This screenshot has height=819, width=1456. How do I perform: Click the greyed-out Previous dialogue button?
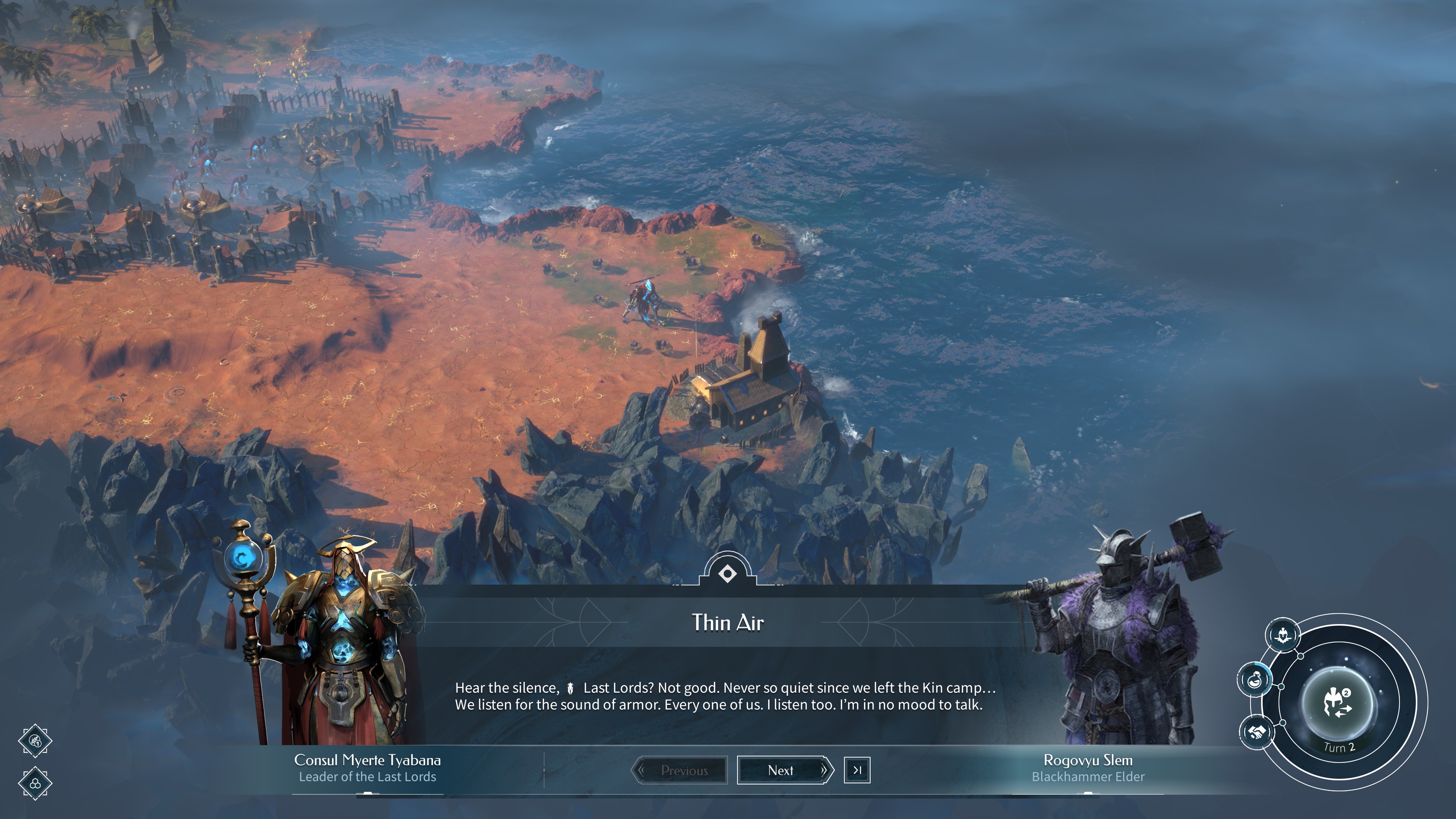click(679, 770)
